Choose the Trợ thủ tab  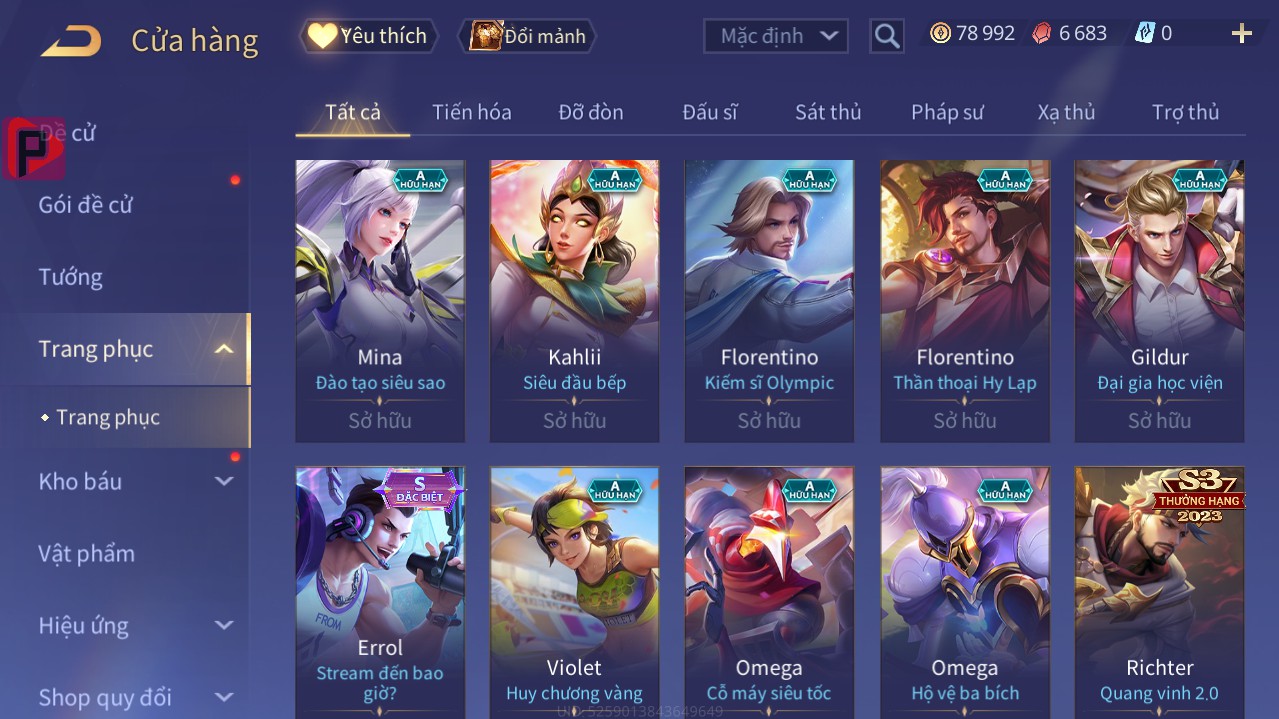(x=1185, y=112)
